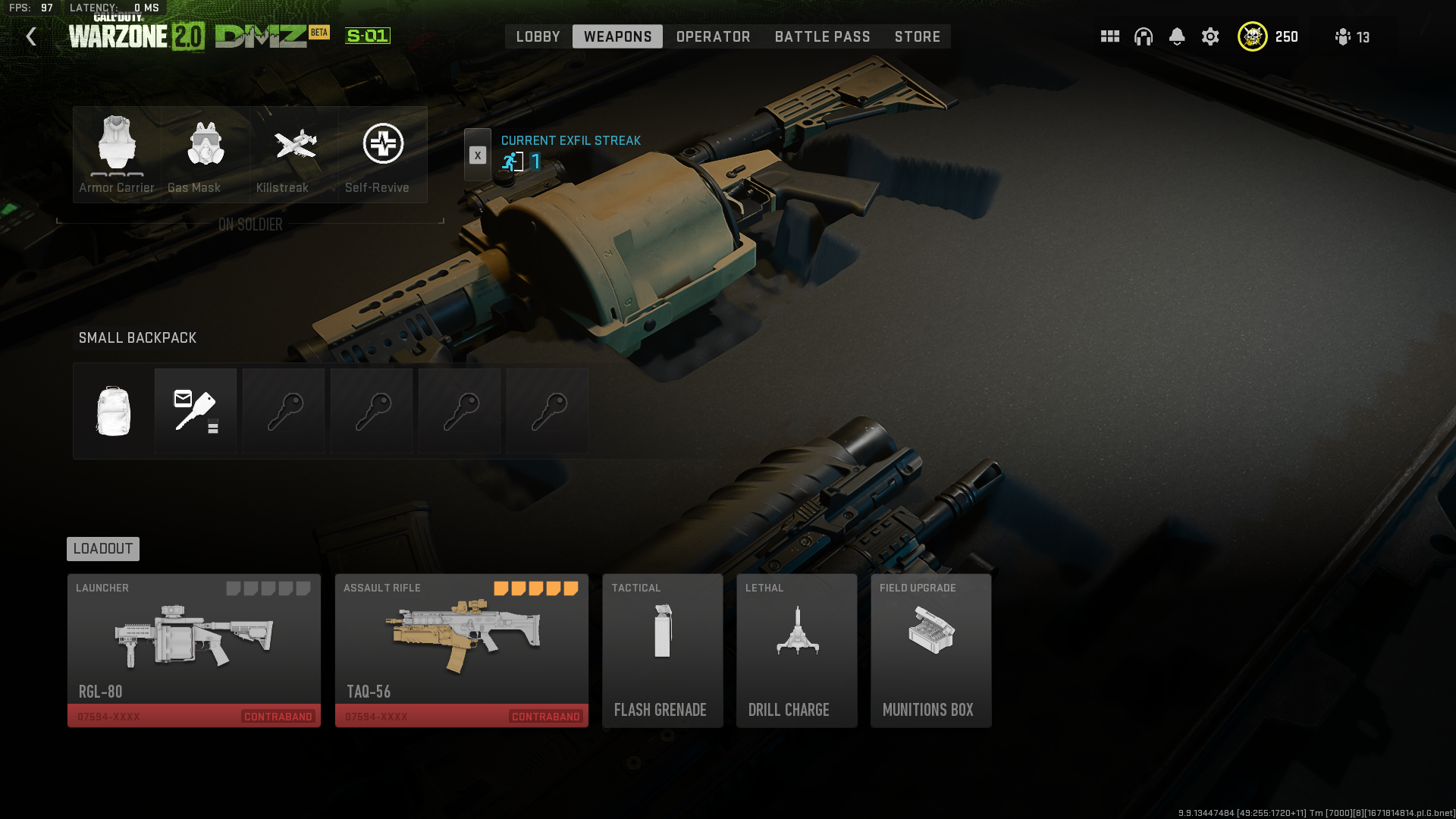Viewport: 1456px width, 819px height.
Task: Go to the Store tab
Action: (917, 36)
